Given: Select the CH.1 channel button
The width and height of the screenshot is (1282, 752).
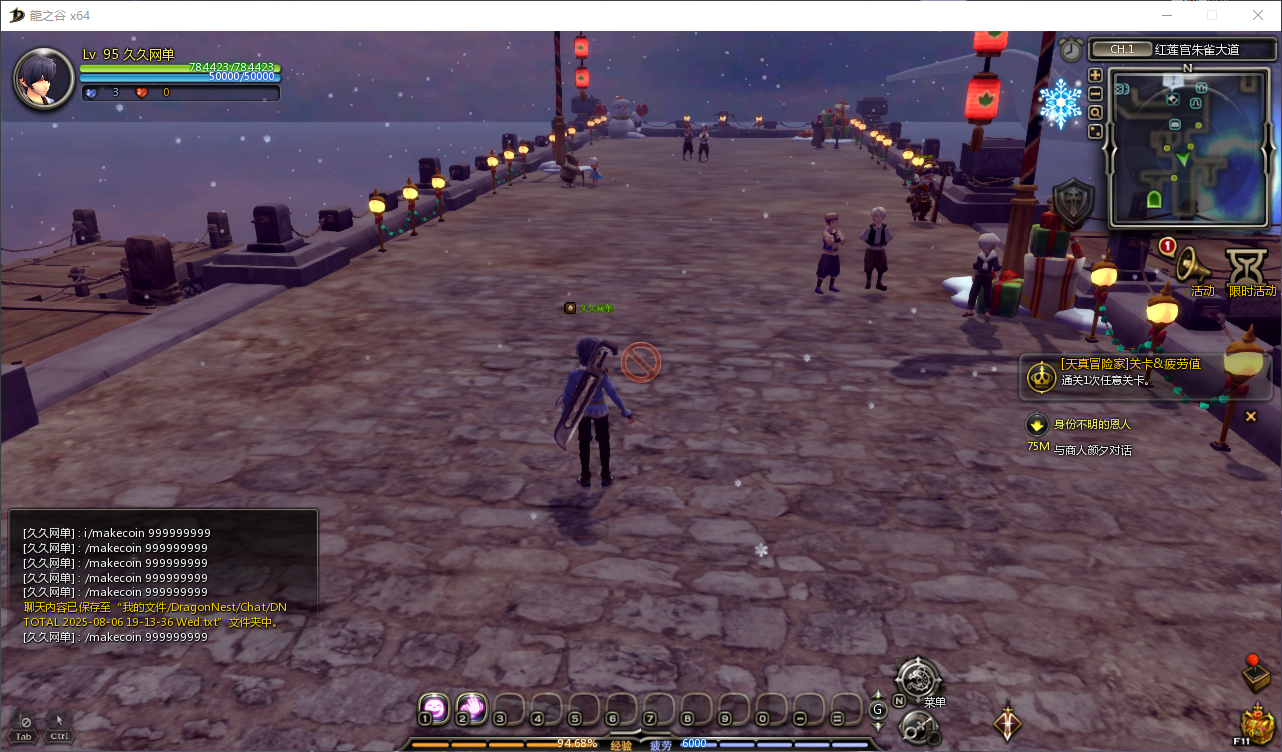Looking at the screenshot, I should pyautogui.click(x=1121, y=49).
